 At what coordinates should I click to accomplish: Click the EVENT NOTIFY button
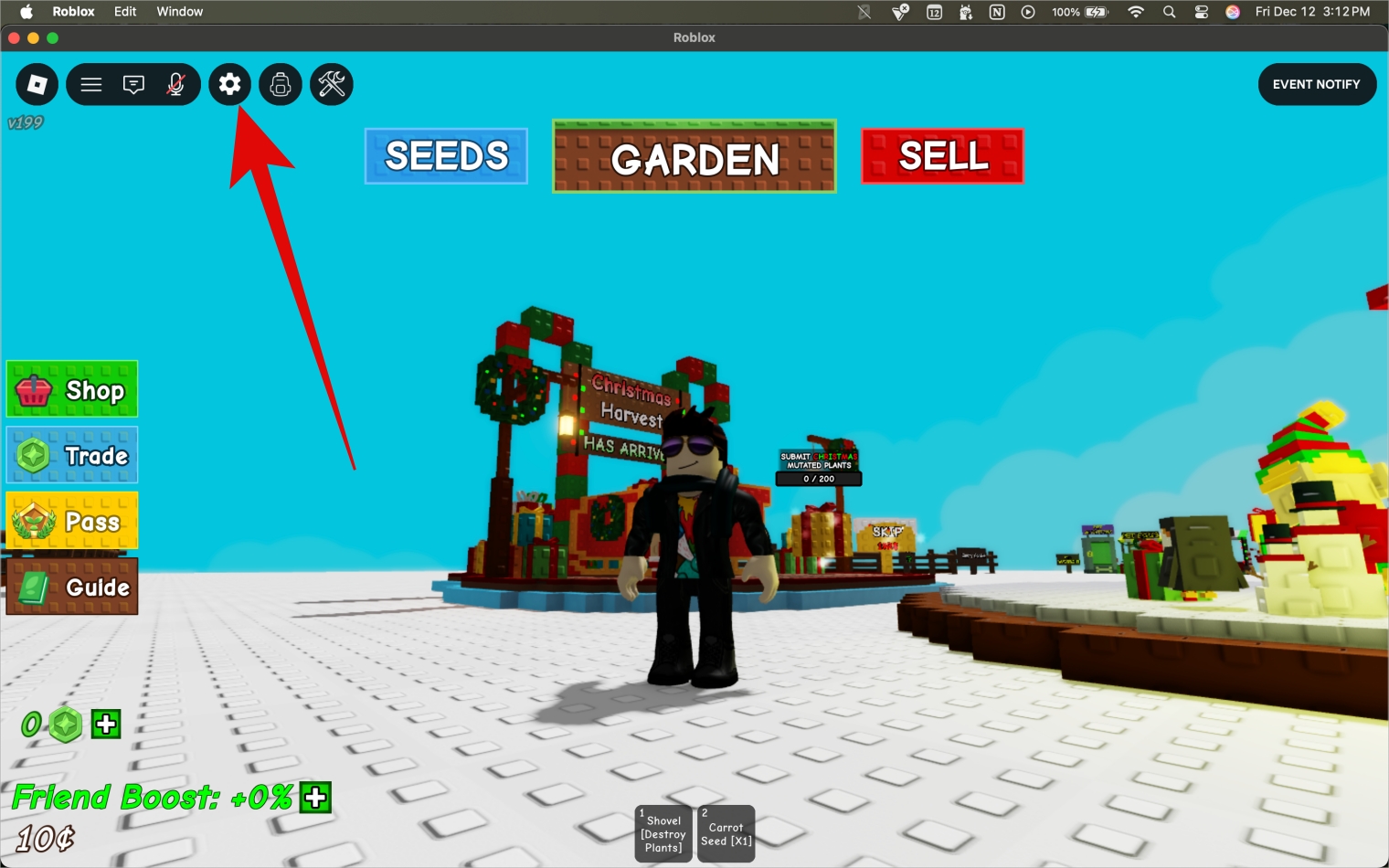pos(1317,84)
